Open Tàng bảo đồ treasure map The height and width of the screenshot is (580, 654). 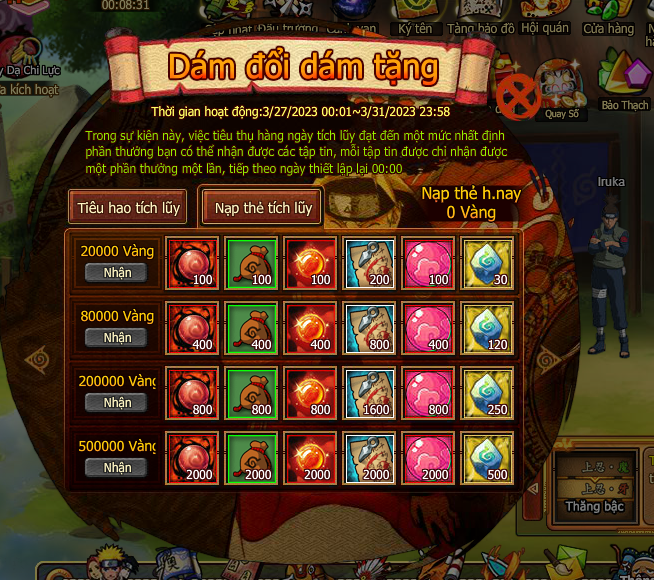[480, 19]
